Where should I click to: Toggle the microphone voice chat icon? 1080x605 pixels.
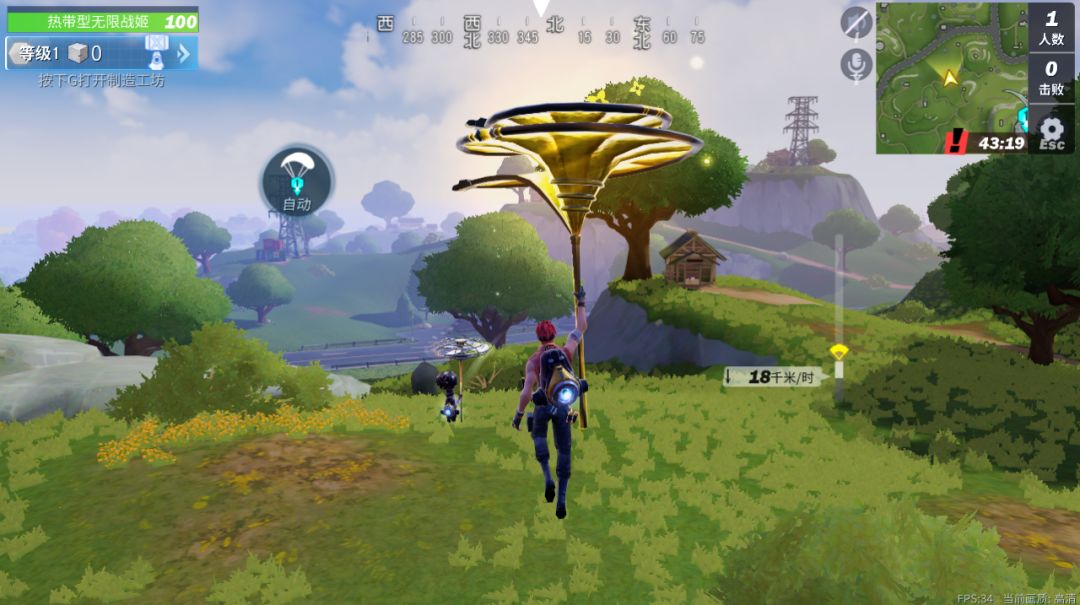(x=856, y=65)
